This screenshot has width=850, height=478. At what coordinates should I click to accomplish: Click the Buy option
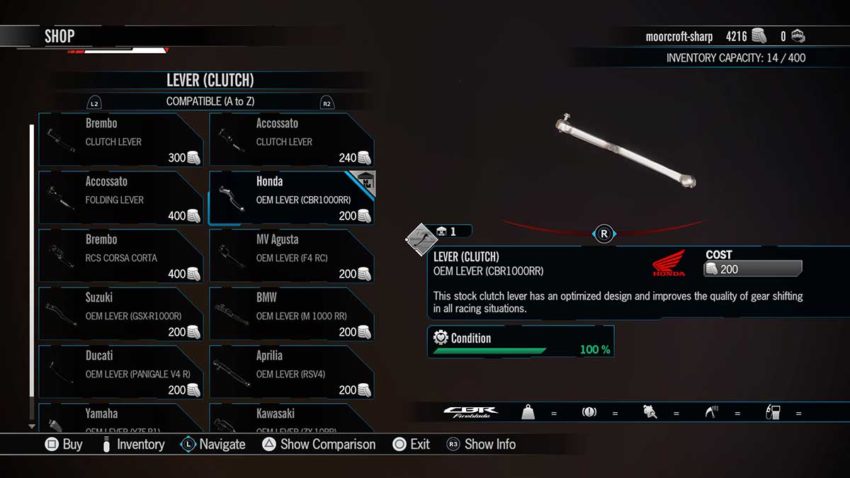point(64,444)
